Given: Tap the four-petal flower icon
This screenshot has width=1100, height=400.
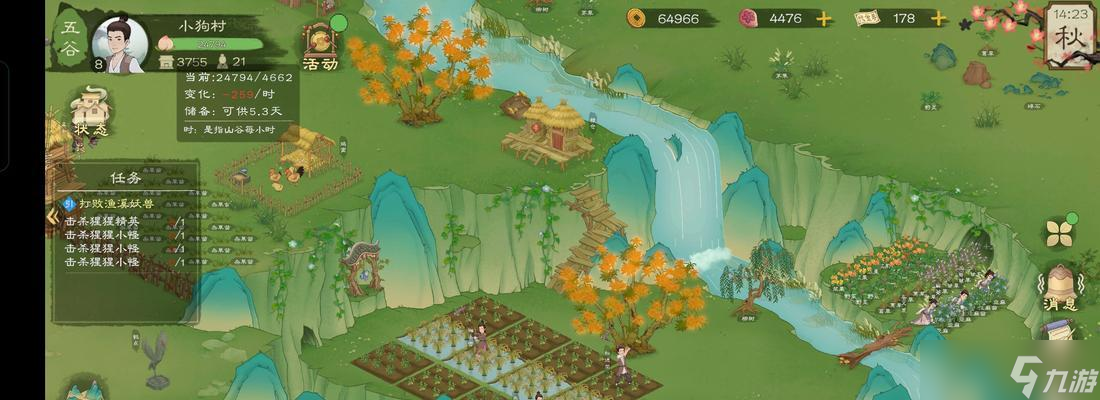Looking at the screenshot, I should click(x=1059, y=233).
